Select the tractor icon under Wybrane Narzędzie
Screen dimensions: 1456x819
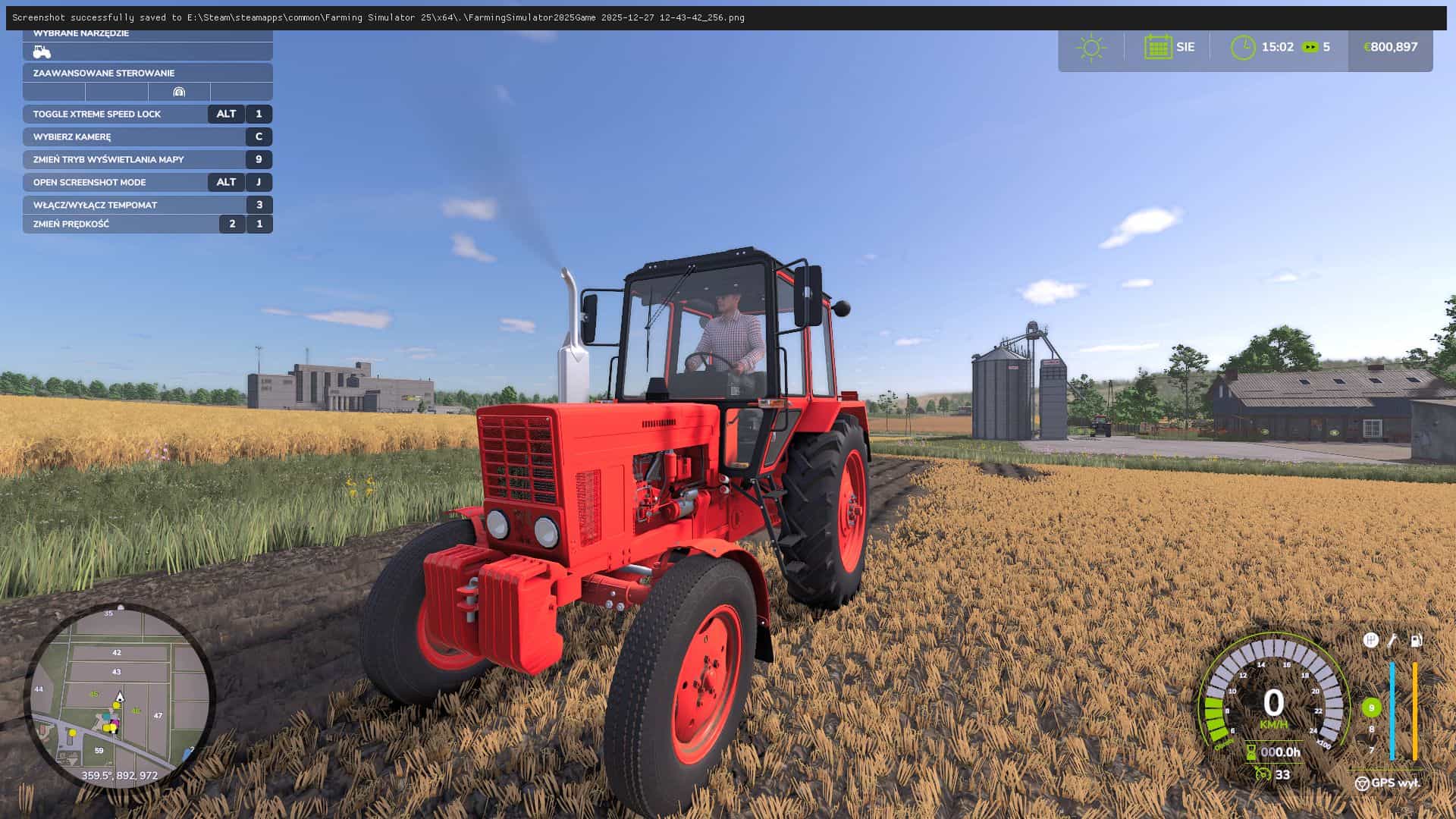pos(42,52)
